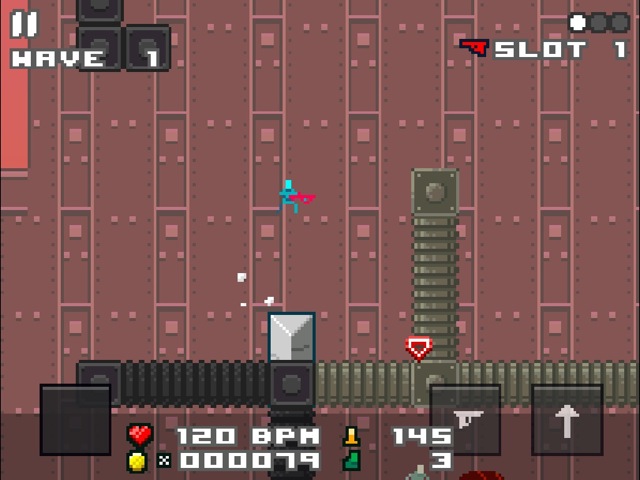Screen dimensions: 640x480
Task: Tap the pistol fire button
Action: pos(465,420)
